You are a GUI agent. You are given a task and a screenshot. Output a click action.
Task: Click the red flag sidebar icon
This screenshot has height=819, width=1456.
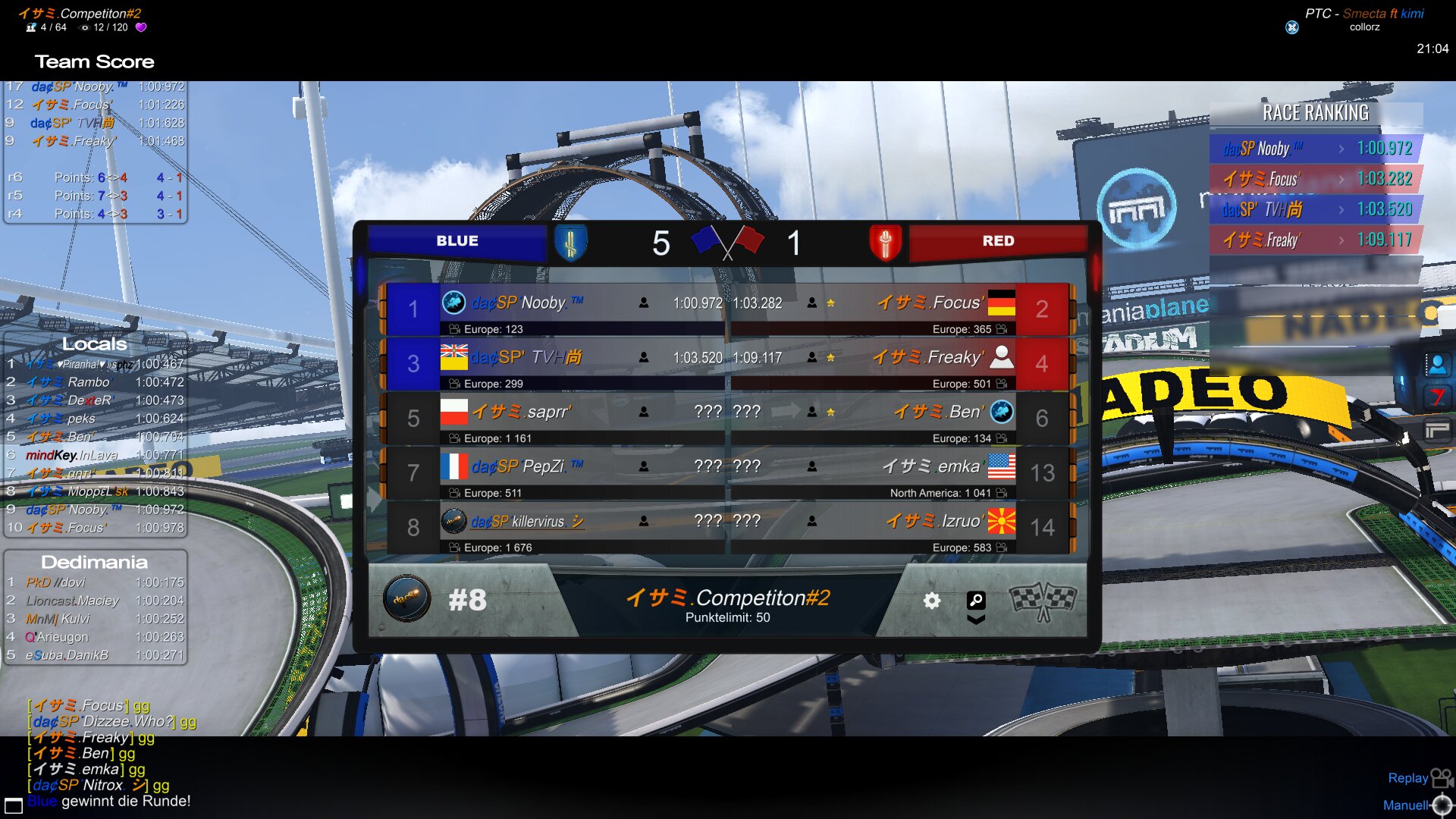point(1437,397)
